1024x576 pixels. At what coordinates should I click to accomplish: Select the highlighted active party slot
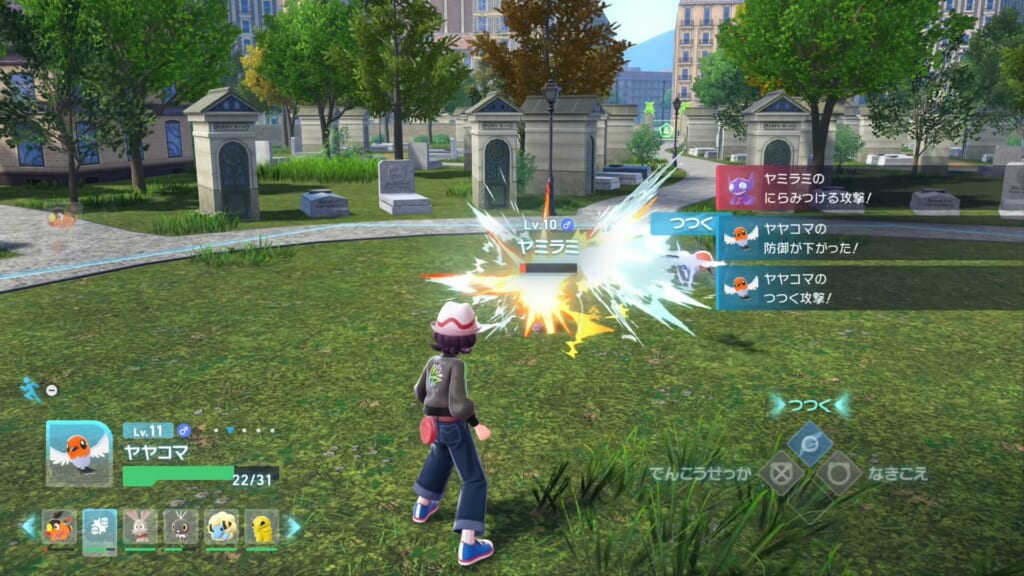[x=100, y=529]
